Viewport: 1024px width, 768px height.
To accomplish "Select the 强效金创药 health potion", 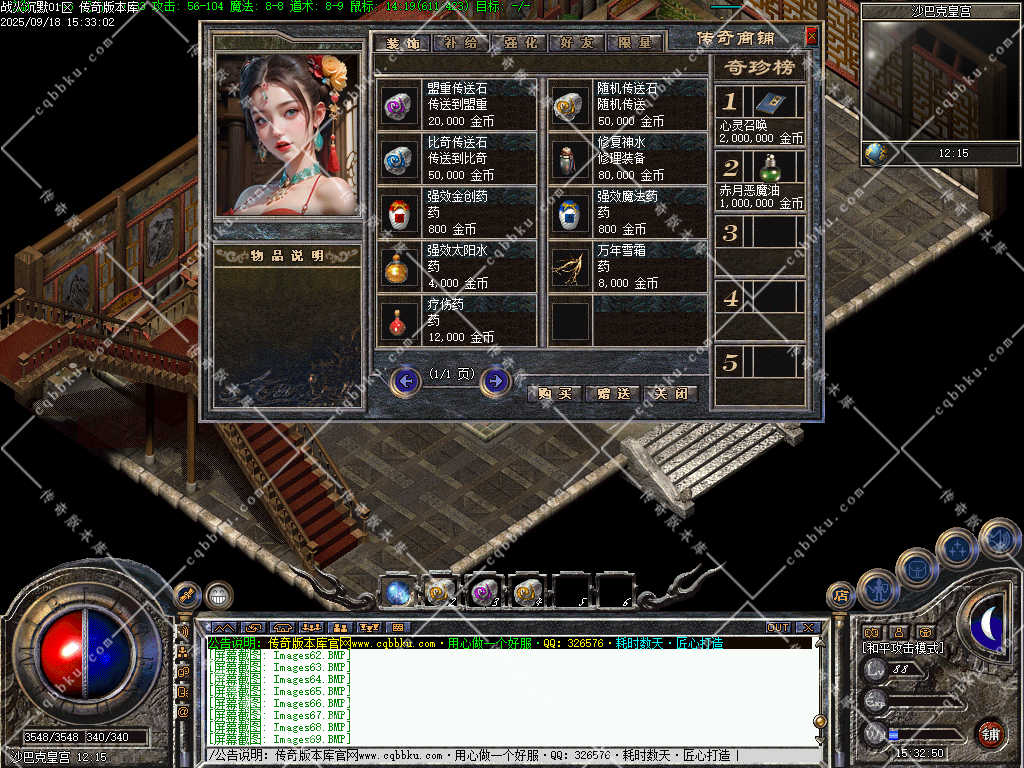I will tap(400, 212).
